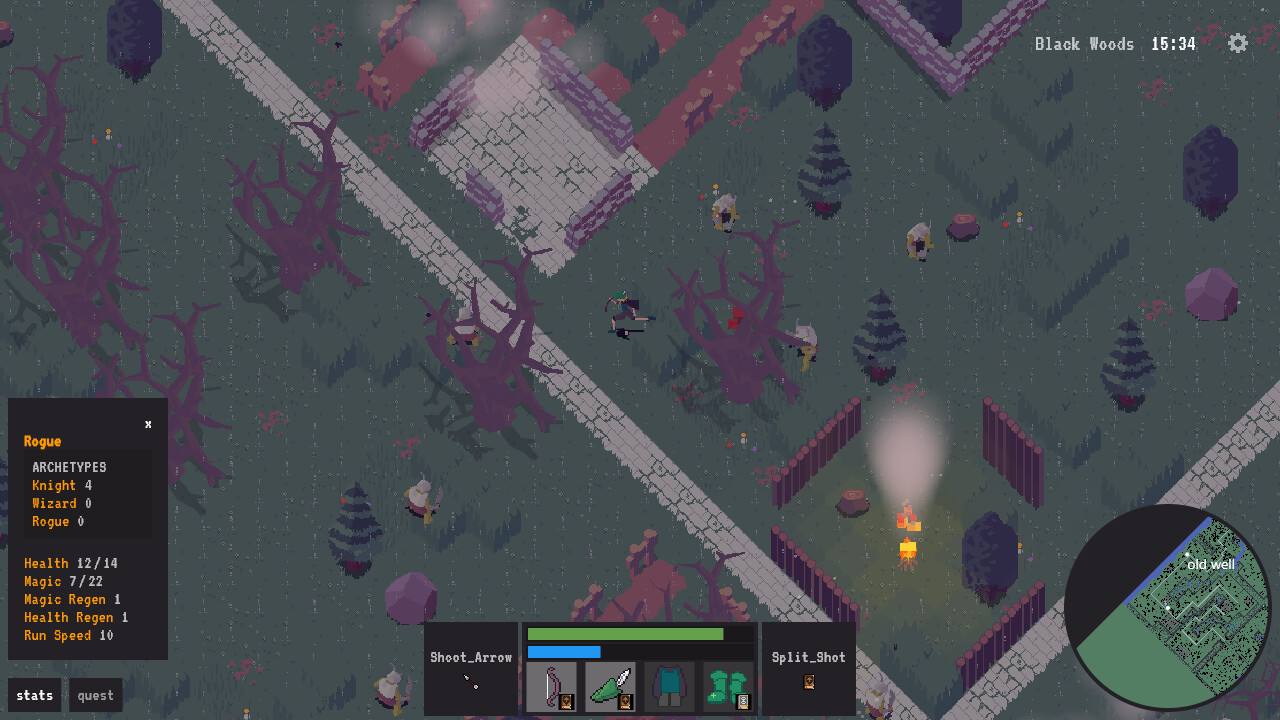Select the teal tunic armor icon
The height and width of the screenshot is (720, 1280).
point(668,687)
